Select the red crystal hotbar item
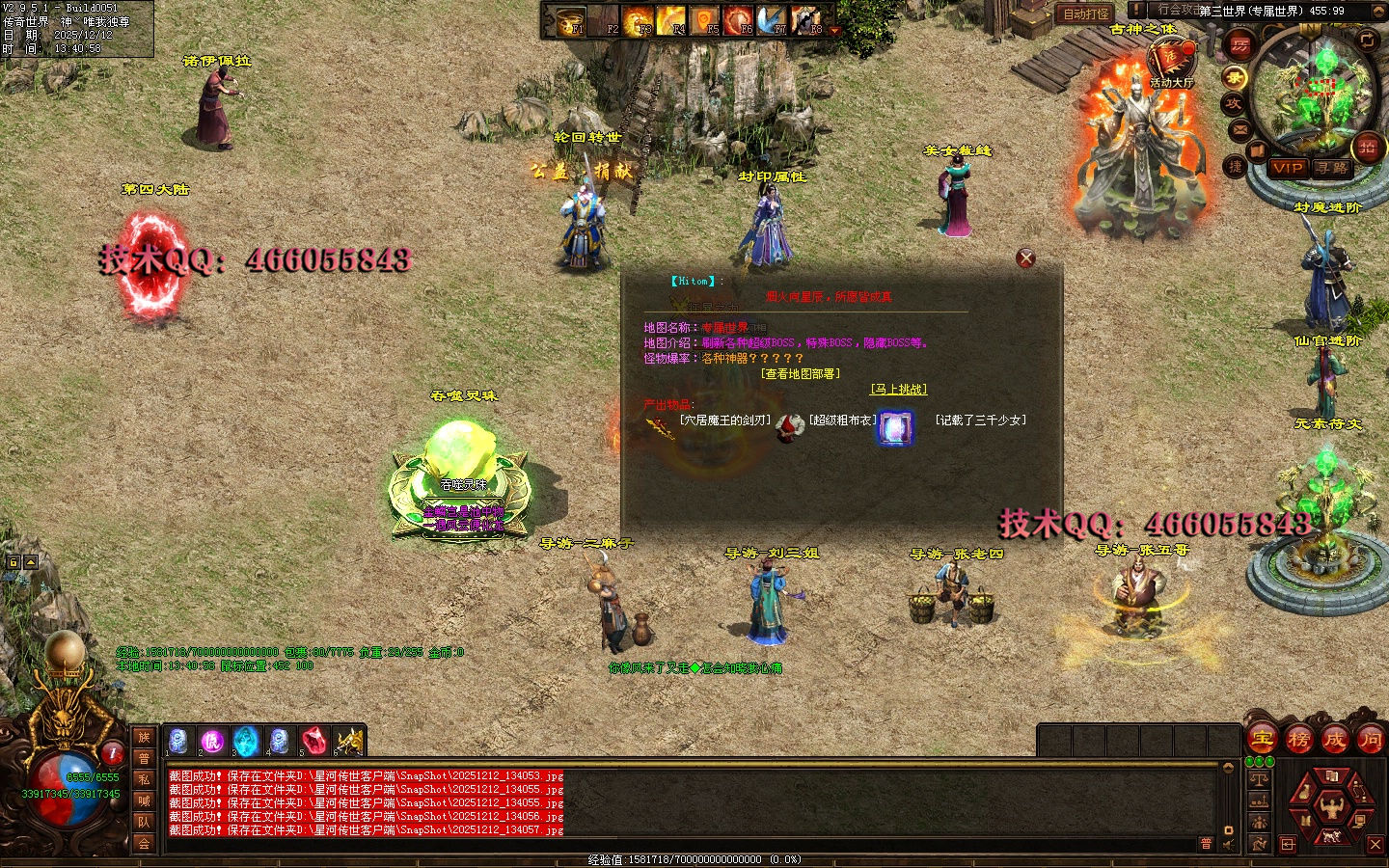 coord(314,742)
